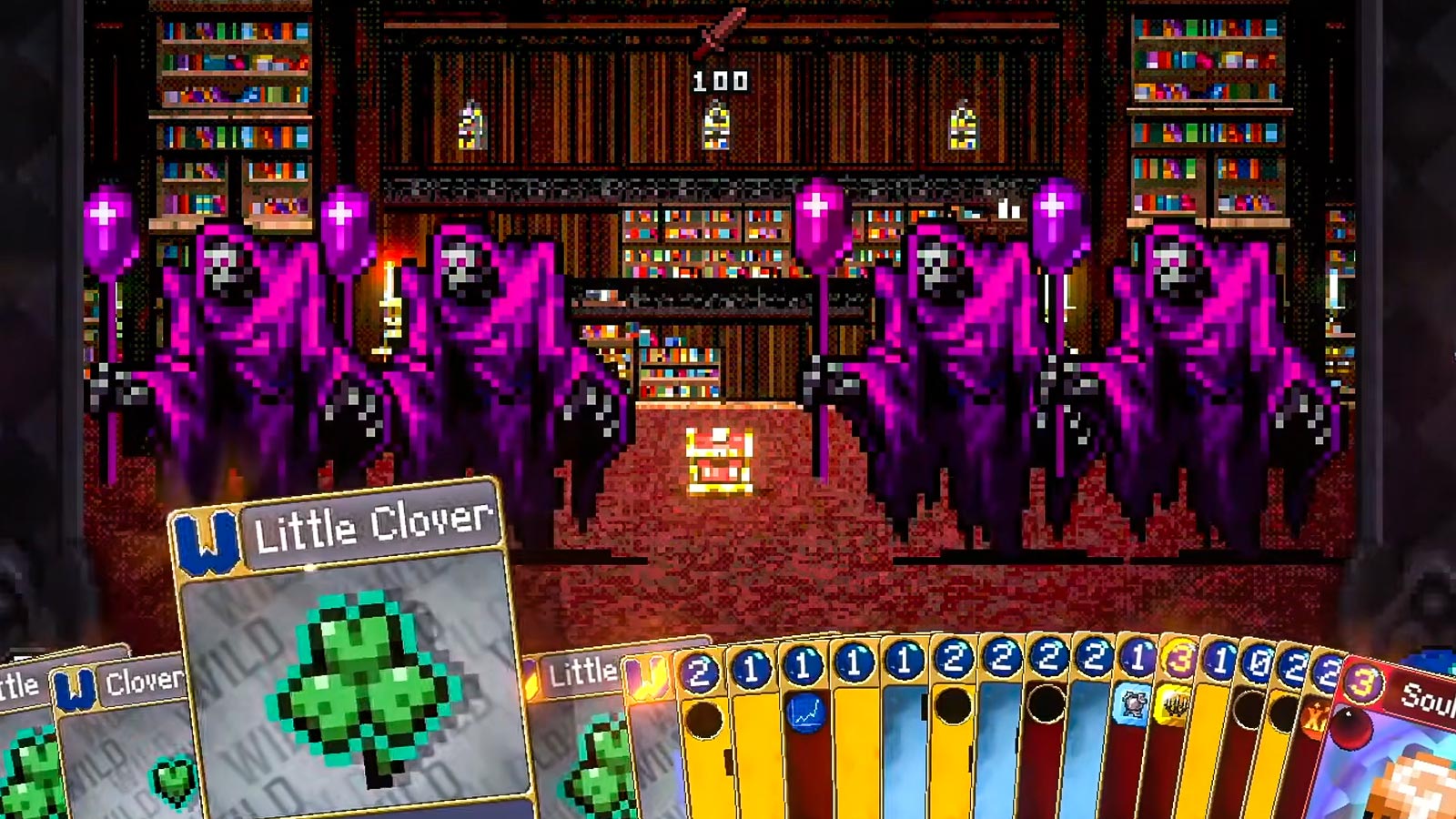This screenshot has width=1456, height=819.
Task: Click the golden crown icon on the yellow 3-cost card
Action: (x=1176, y=706)
